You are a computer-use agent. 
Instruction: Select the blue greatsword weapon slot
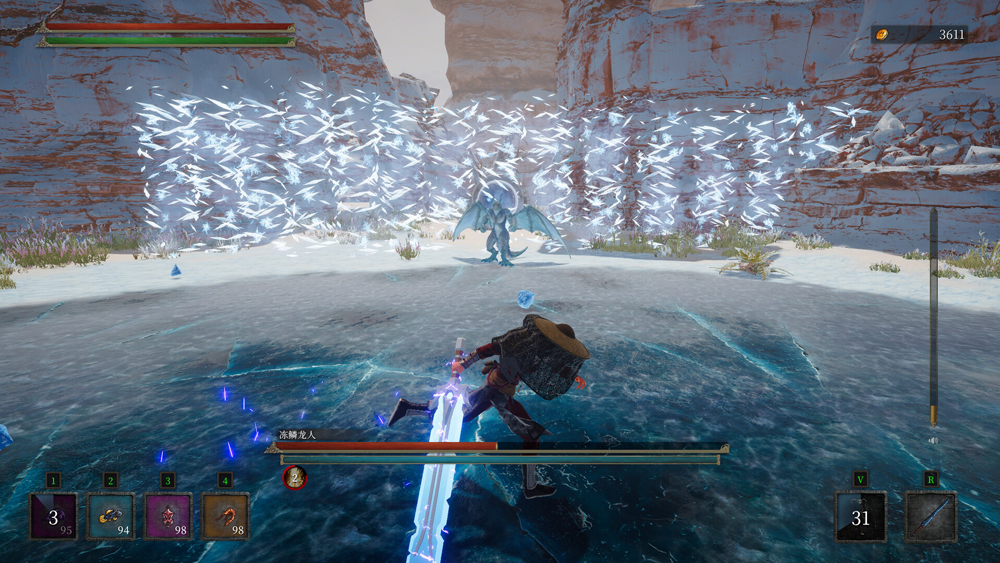pos(931,517)
